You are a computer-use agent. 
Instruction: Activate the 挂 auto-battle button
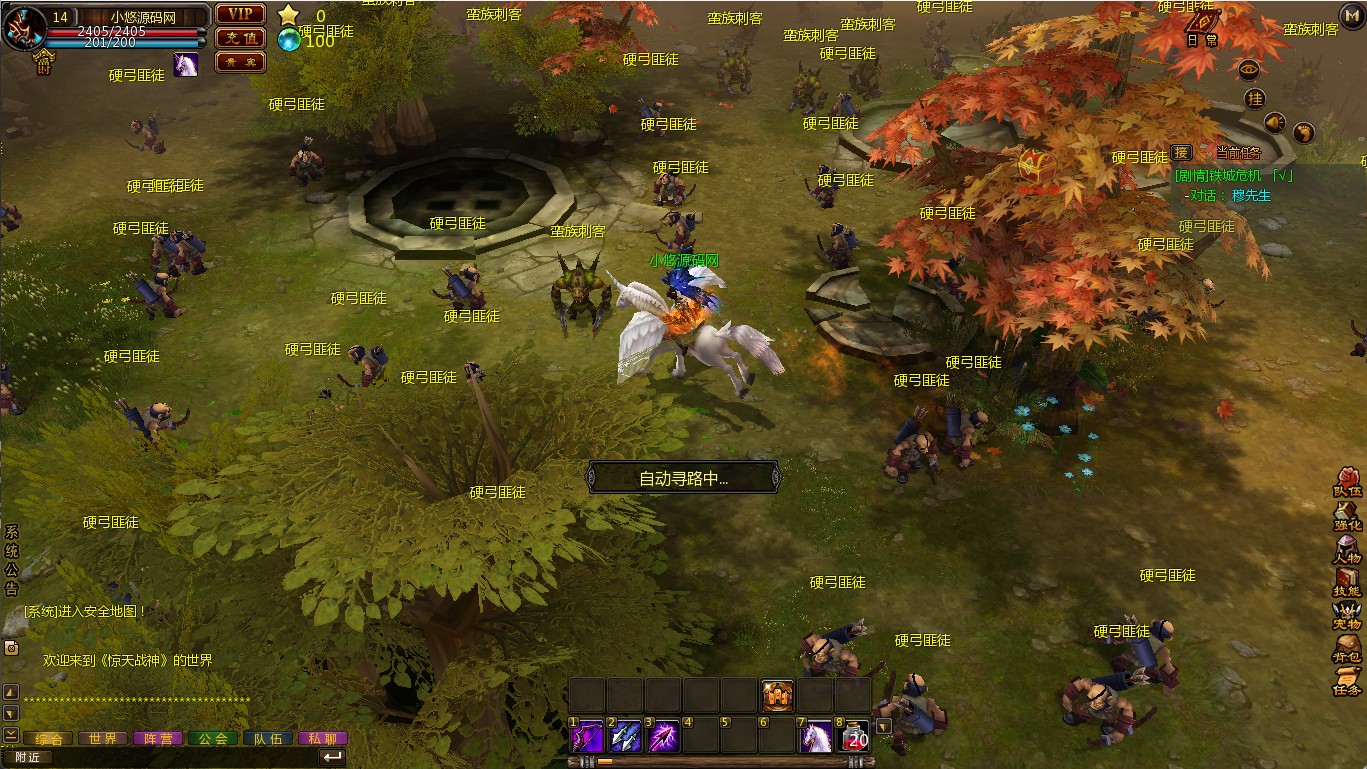click(x=1255, y=98)
